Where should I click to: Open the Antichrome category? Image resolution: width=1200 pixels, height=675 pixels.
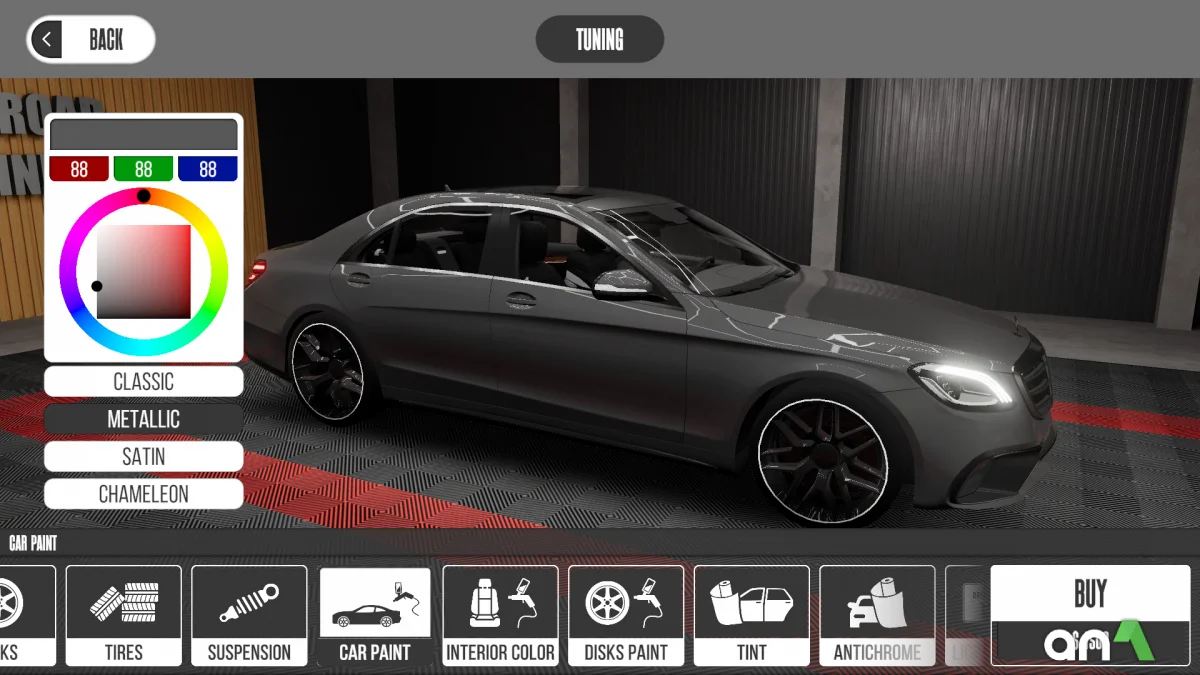click(877, 616)
